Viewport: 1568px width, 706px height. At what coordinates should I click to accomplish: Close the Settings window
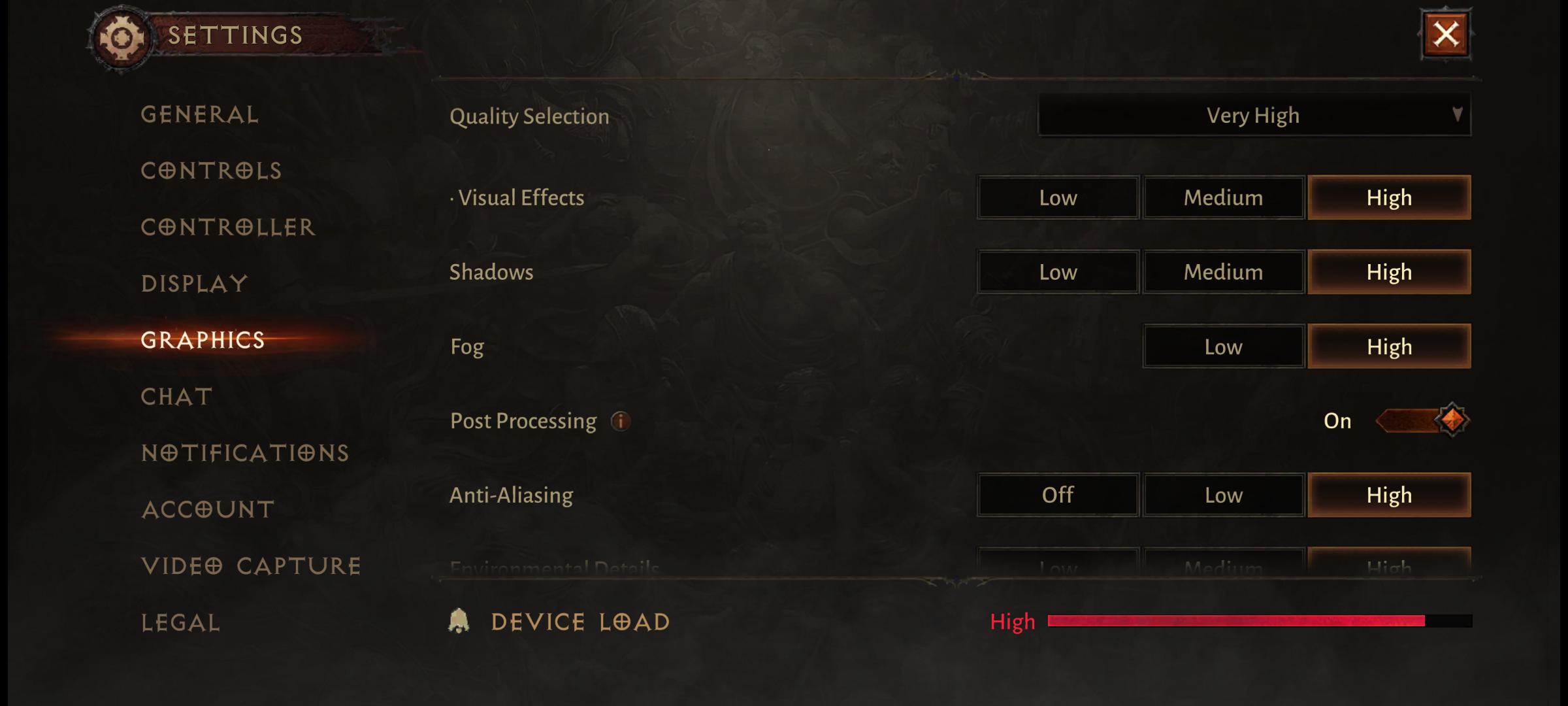1446,35
